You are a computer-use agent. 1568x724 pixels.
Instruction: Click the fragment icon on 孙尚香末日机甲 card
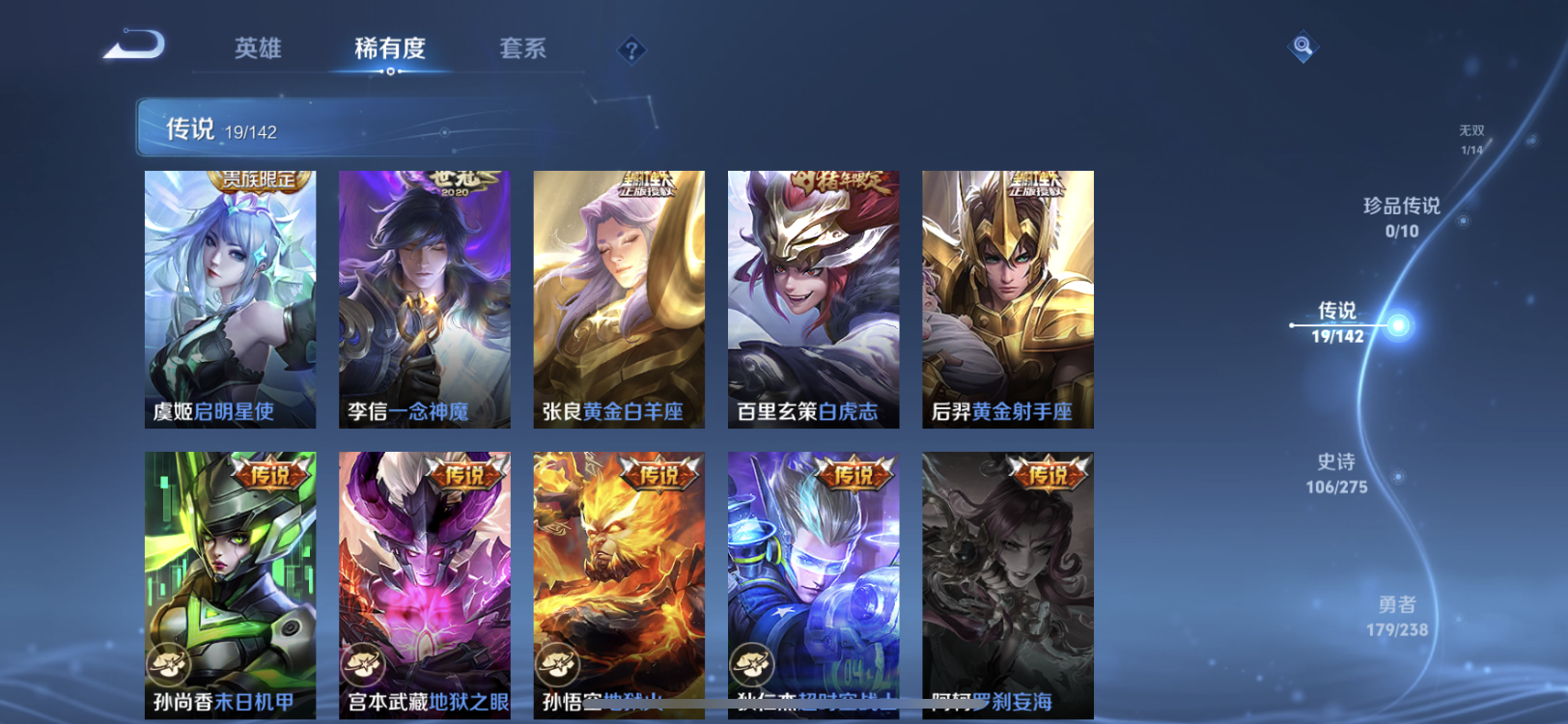click(x=169, y=665)
